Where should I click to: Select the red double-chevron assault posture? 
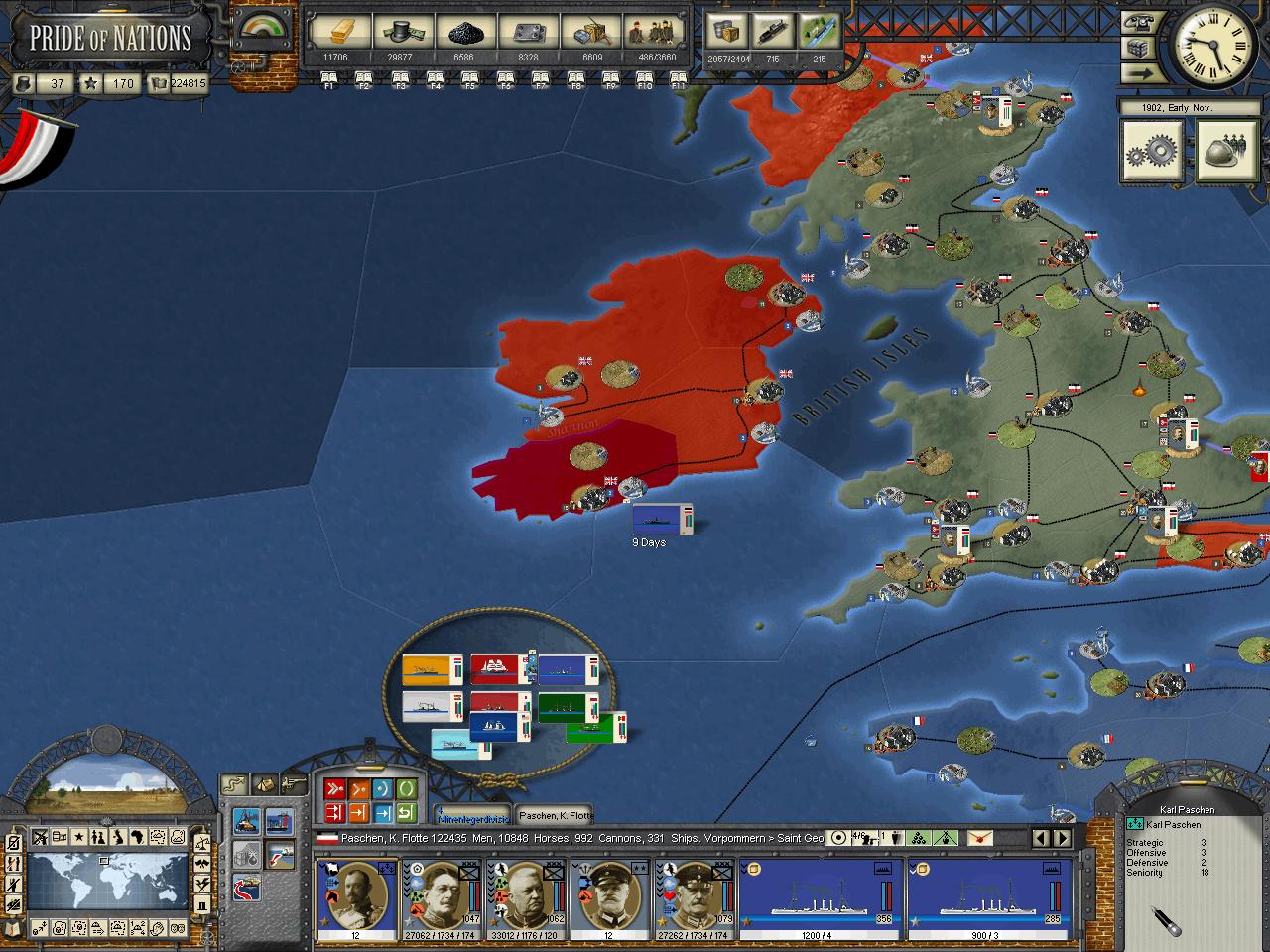tap(334, 790)
